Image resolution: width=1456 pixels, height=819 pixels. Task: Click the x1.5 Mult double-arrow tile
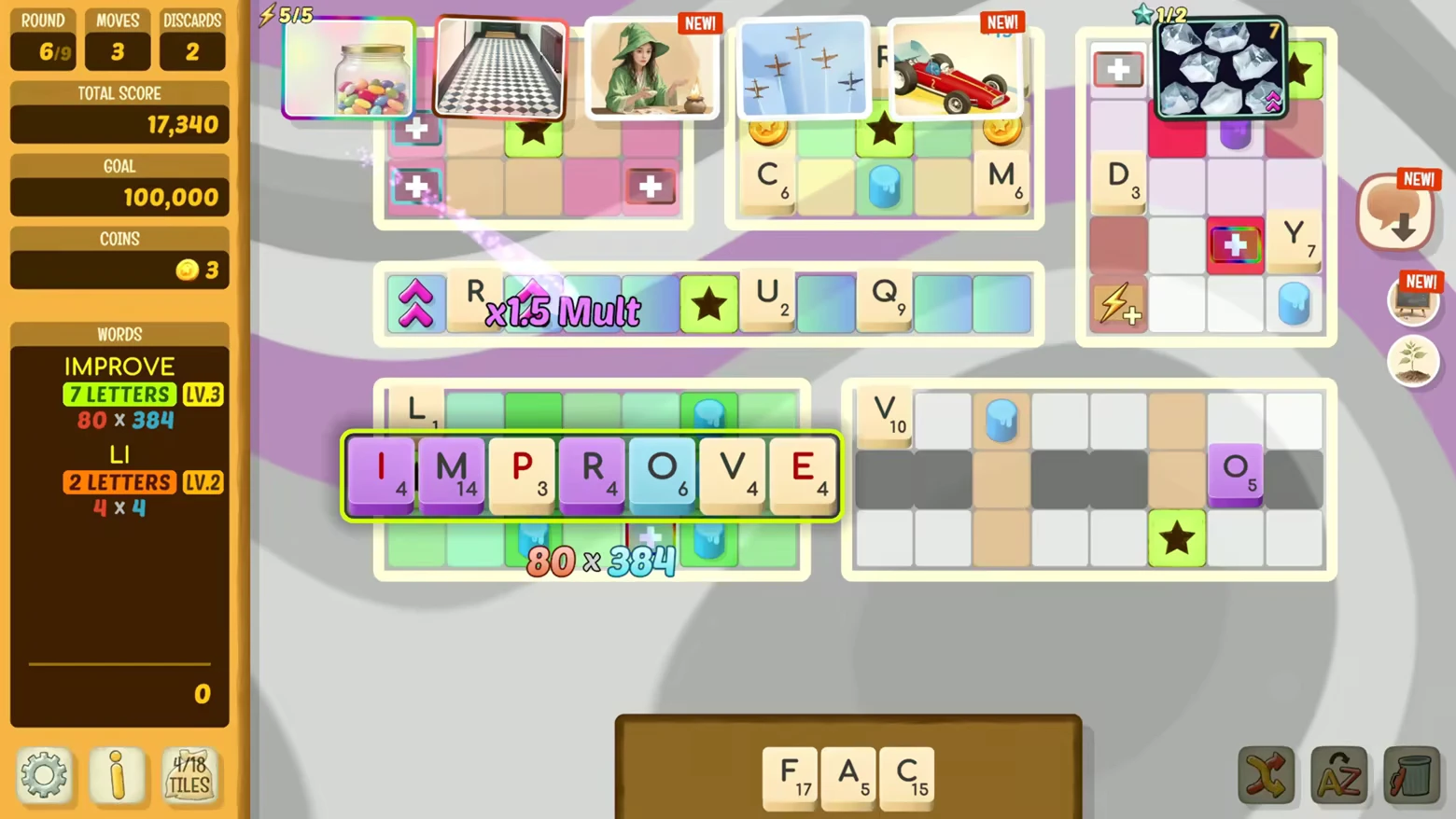click(416, 303)
